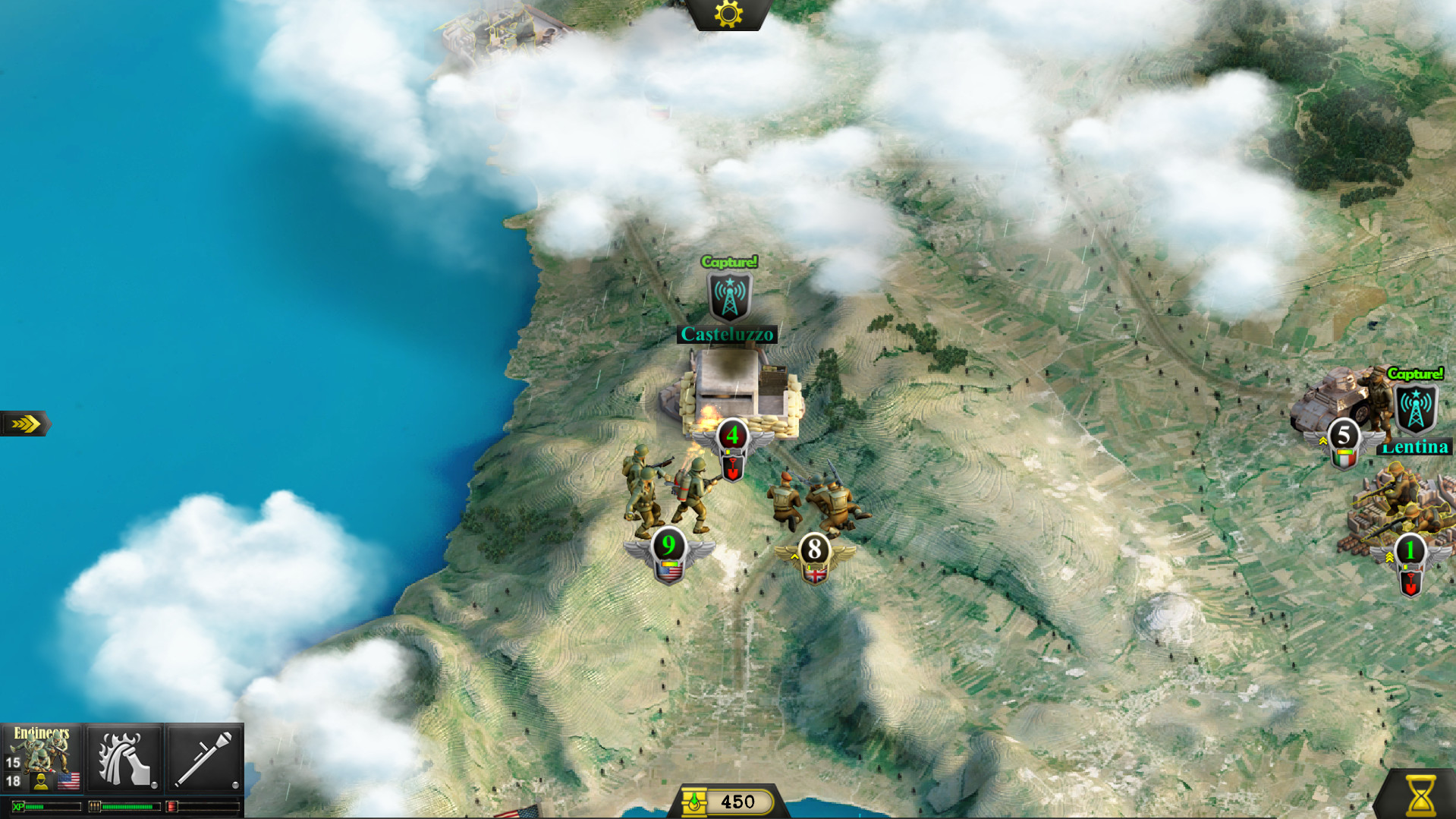
Task: Click the American flag on Engineers panel
Action: [x=68, y=781]
